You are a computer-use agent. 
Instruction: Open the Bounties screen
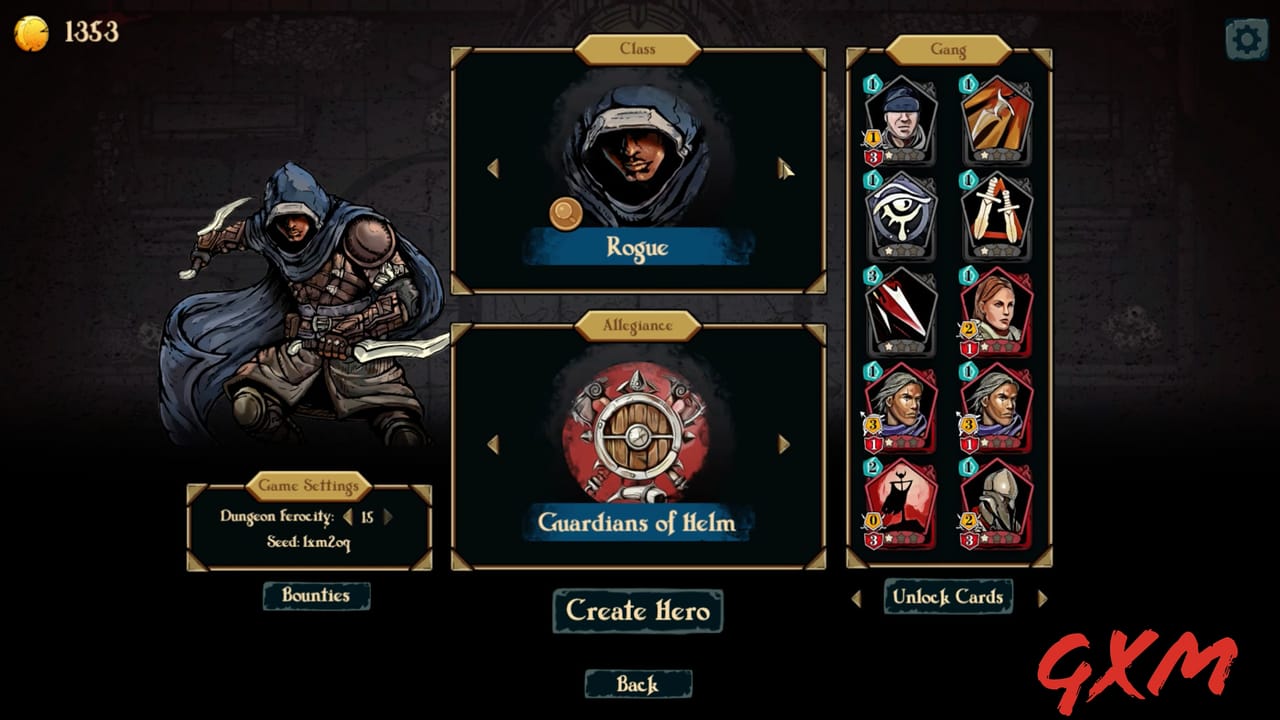(316, 595)
